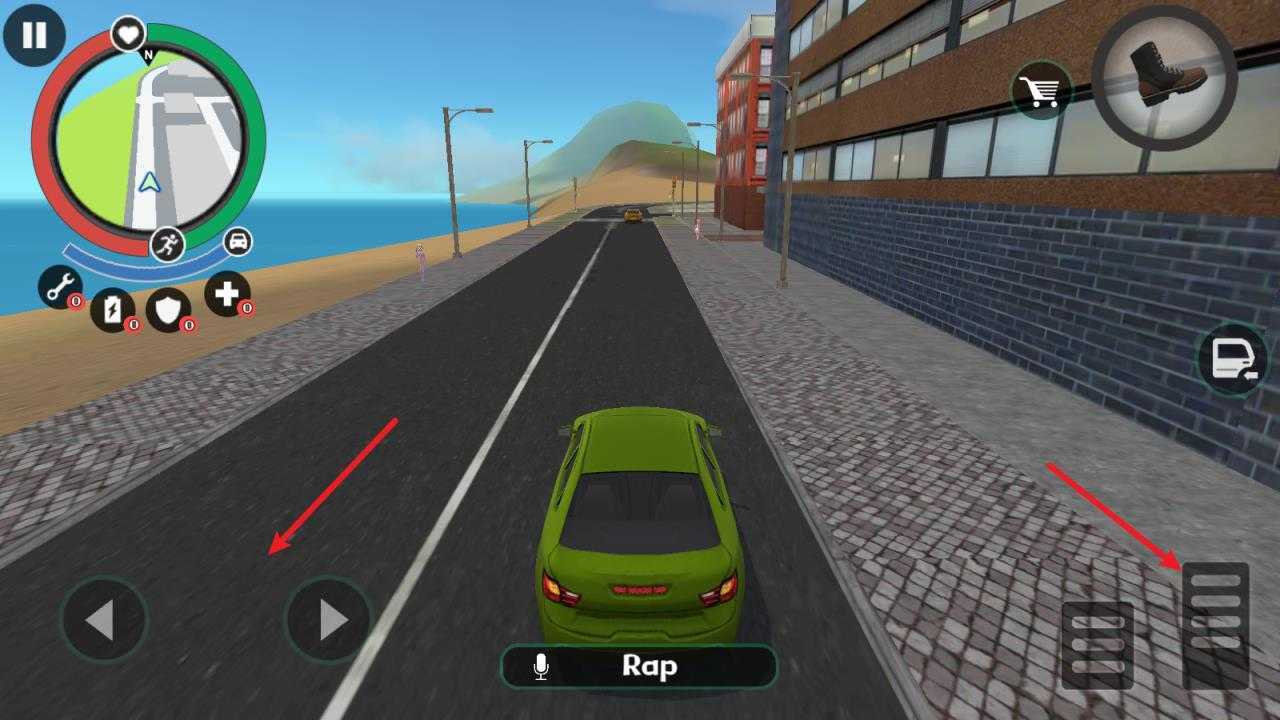Open the circular minimap
The width and height of the screenshot is (1280, 720).
coord(148,140)
